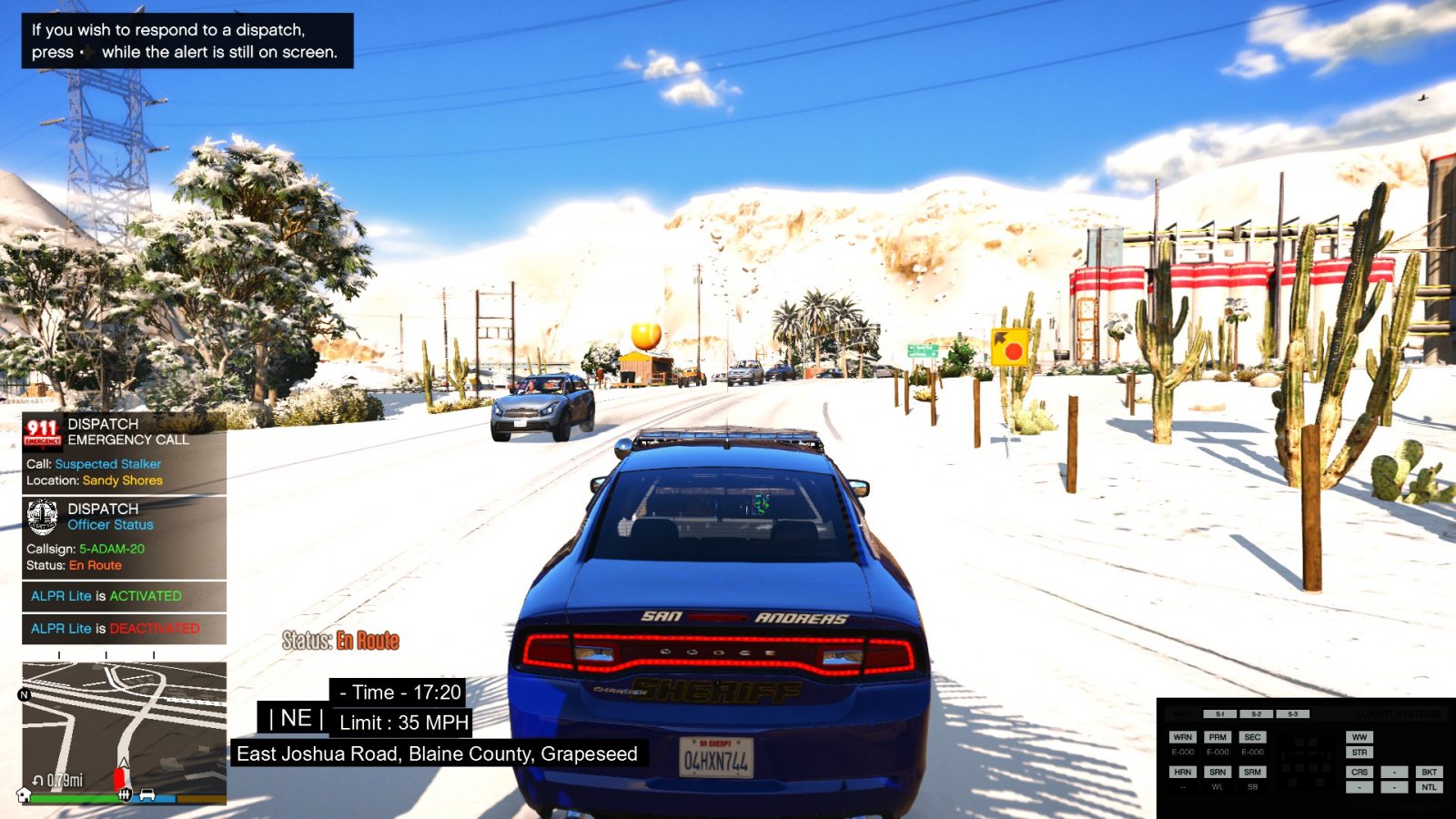Toggle the PRM primary lights button
The width and height of the screenshot is (1456, 819).
coord(1218,737)
